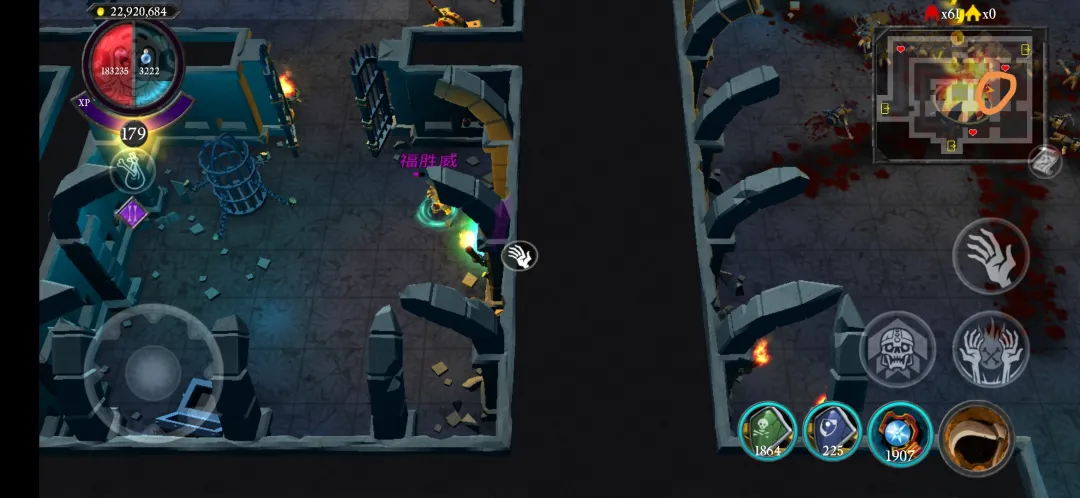Screen dimensions: 1080x498
Task: Tap the small hand interact icon near the doorway
Action: (519, 256)
